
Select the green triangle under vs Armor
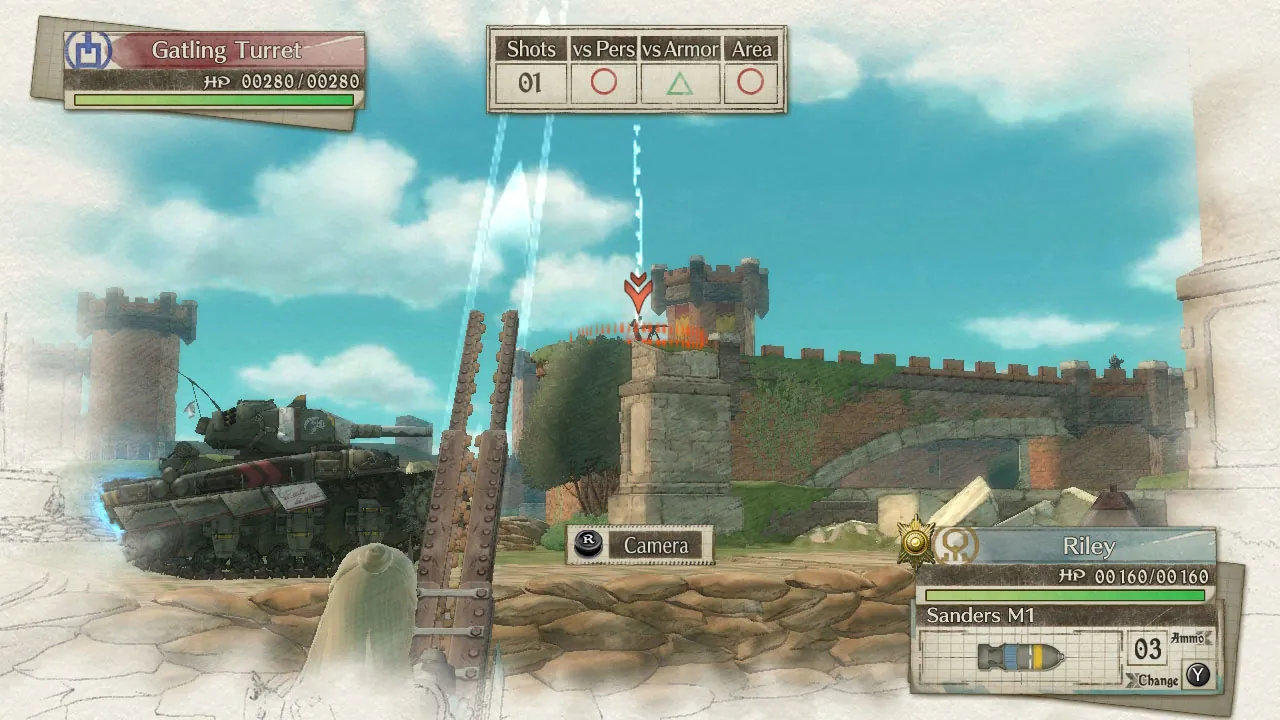click(682, 82)
